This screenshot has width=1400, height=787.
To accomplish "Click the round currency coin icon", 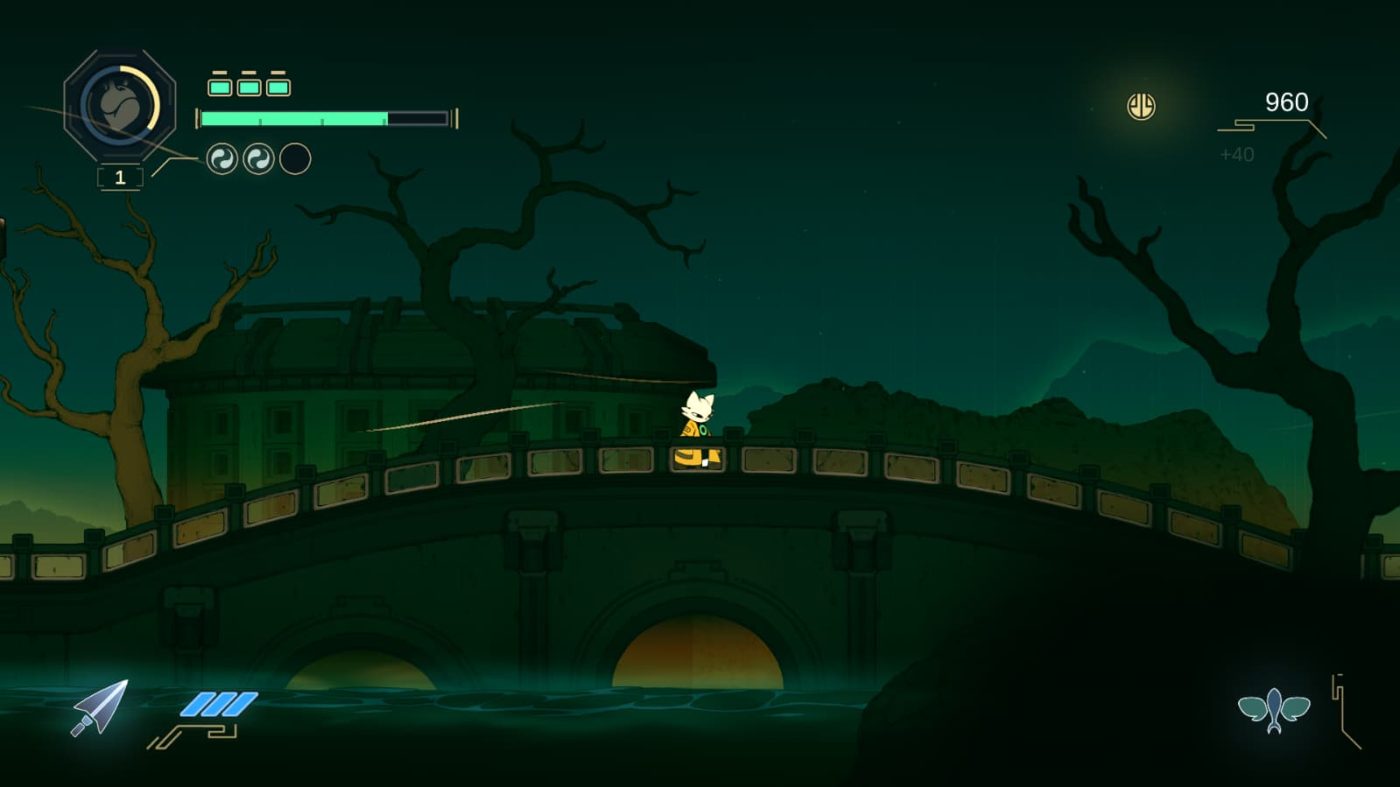I will click(x=1141, y=106).
